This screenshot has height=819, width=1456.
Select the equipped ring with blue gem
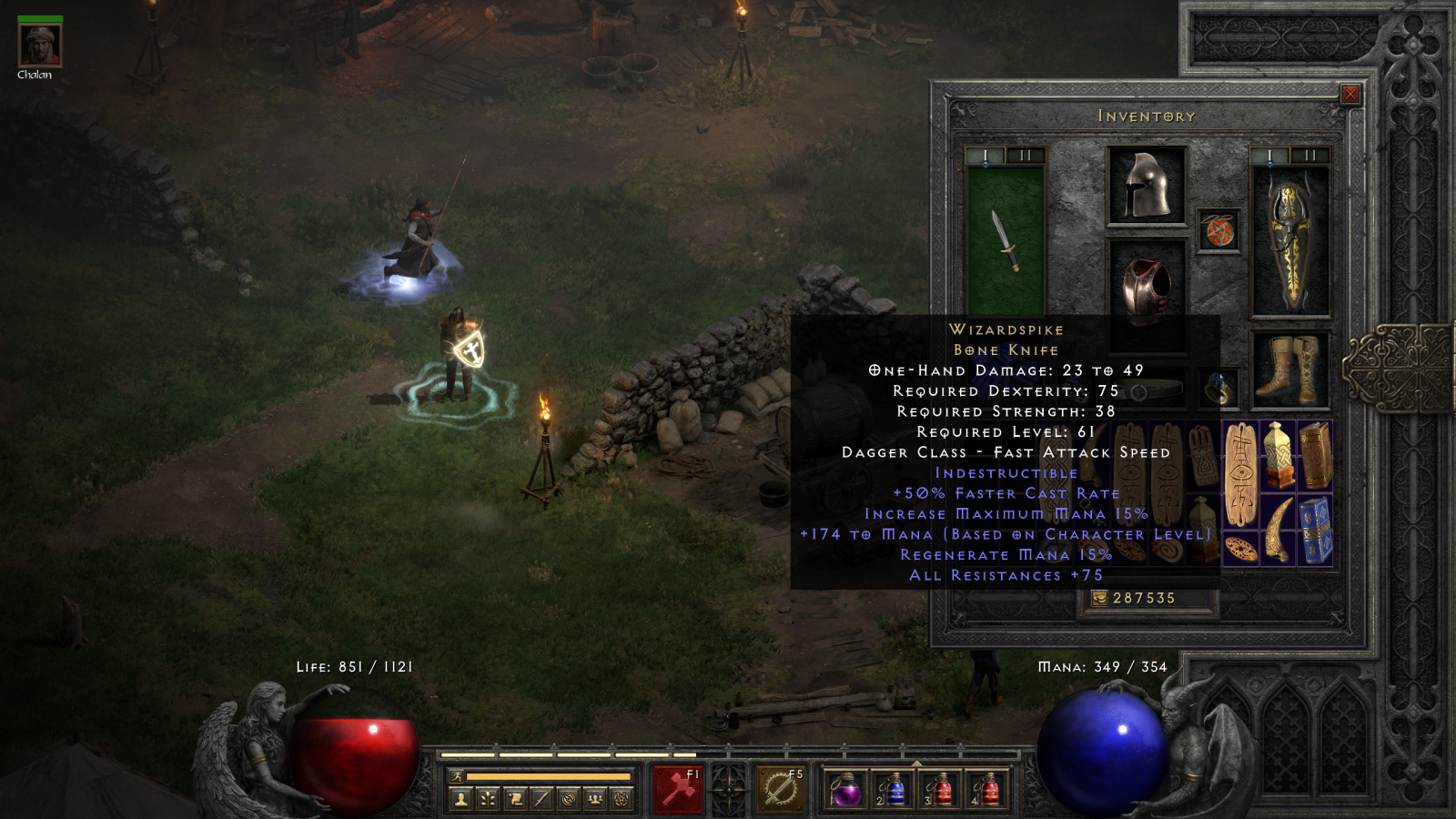[x=1219, y=389]
